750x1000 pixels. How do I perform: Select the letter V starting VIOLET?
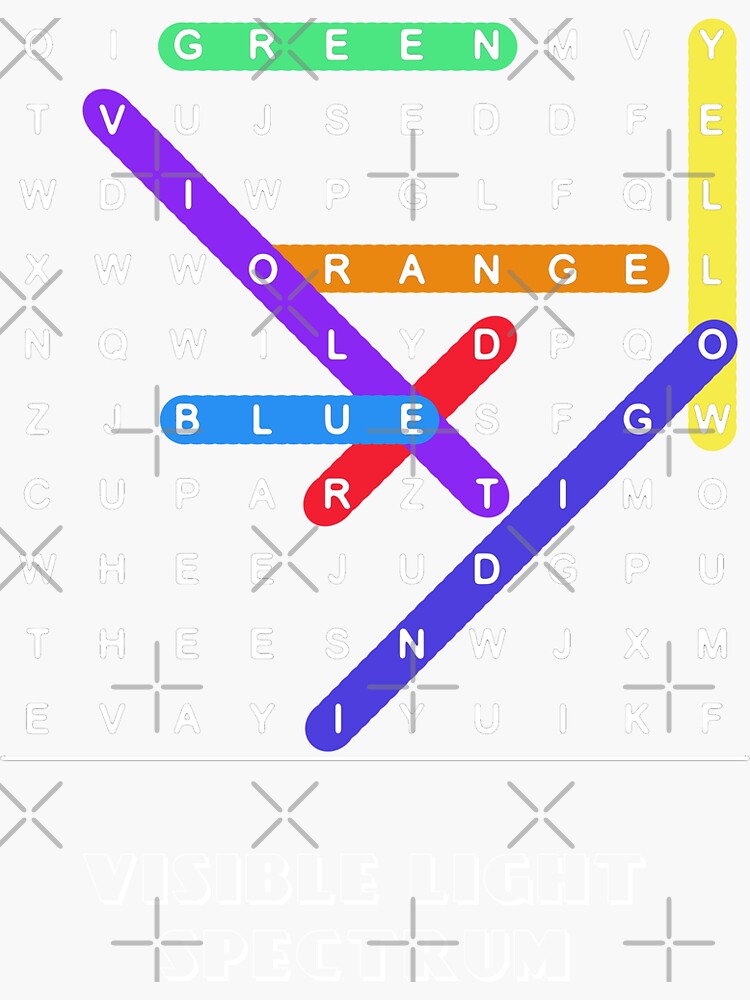click(112, 120)
